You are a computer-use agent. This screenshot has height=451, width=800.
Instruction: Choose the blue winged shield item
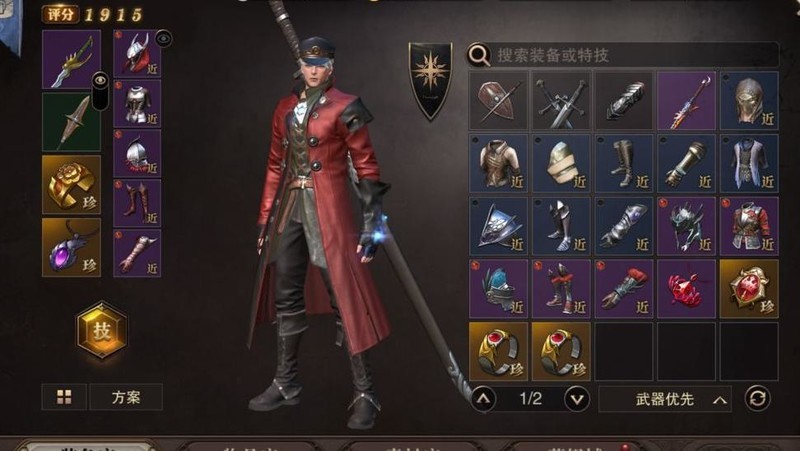click(x=498, y=226)
